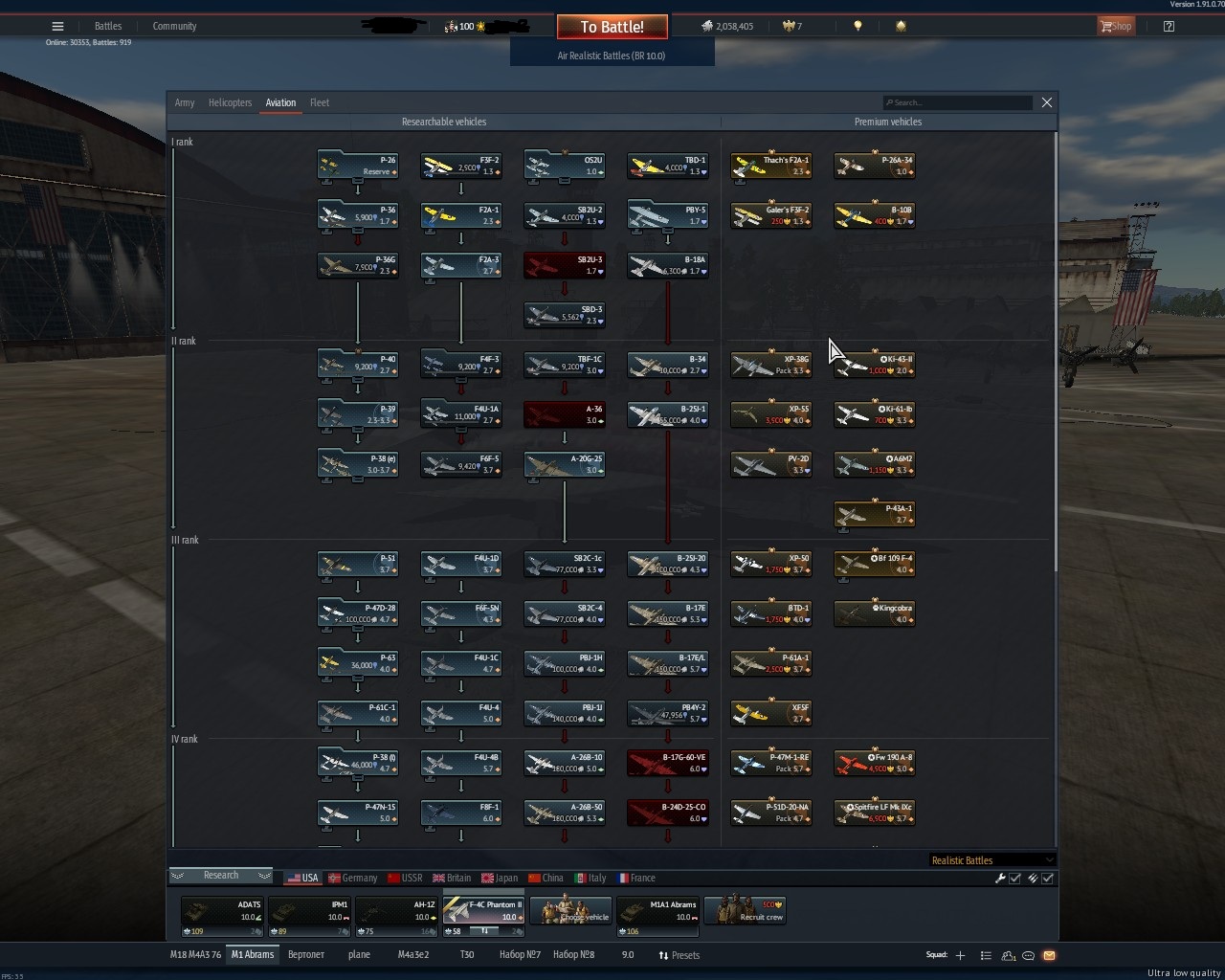Toggle the camouflage display checkbox
This screenshot has height=980, width=1225.
[1048, 878]
